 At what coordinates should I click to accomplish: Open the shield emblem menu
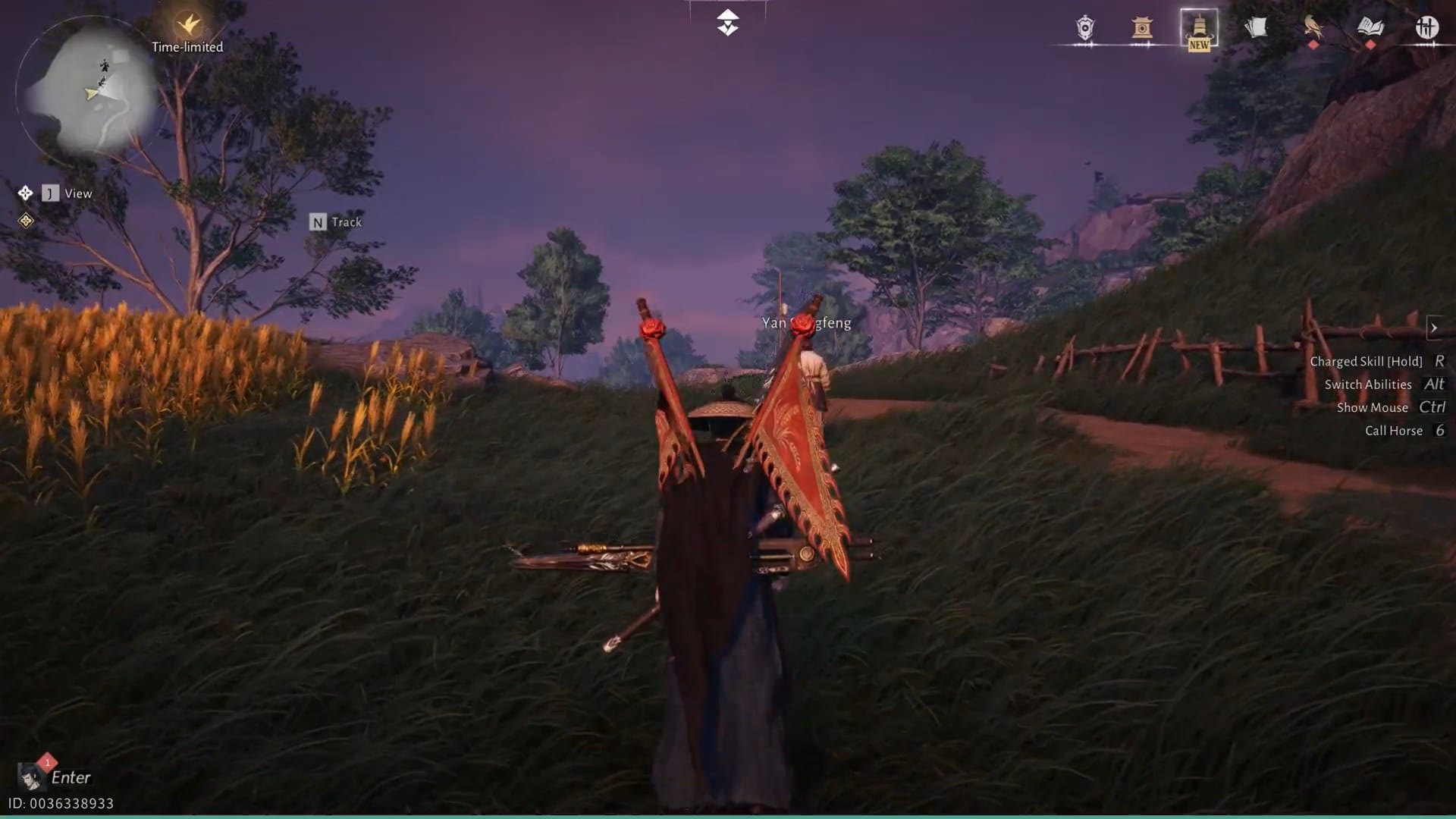1084,29
